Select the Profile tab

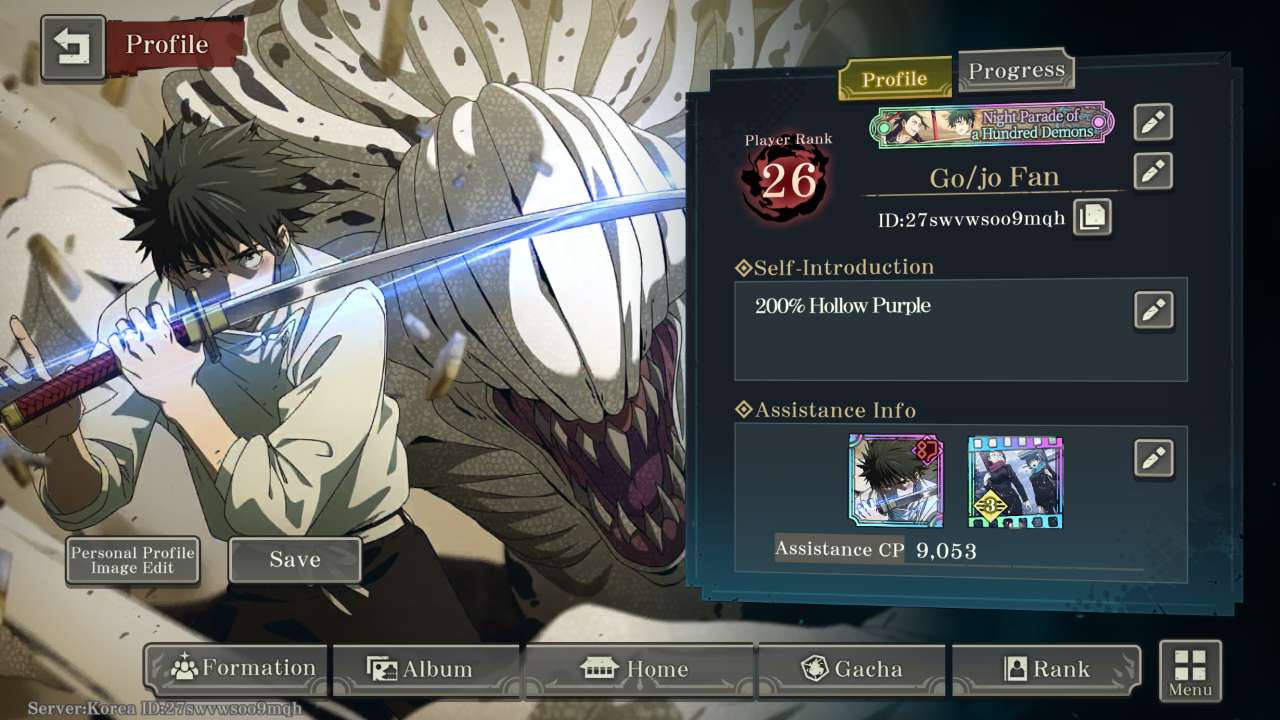coord(894,79)
